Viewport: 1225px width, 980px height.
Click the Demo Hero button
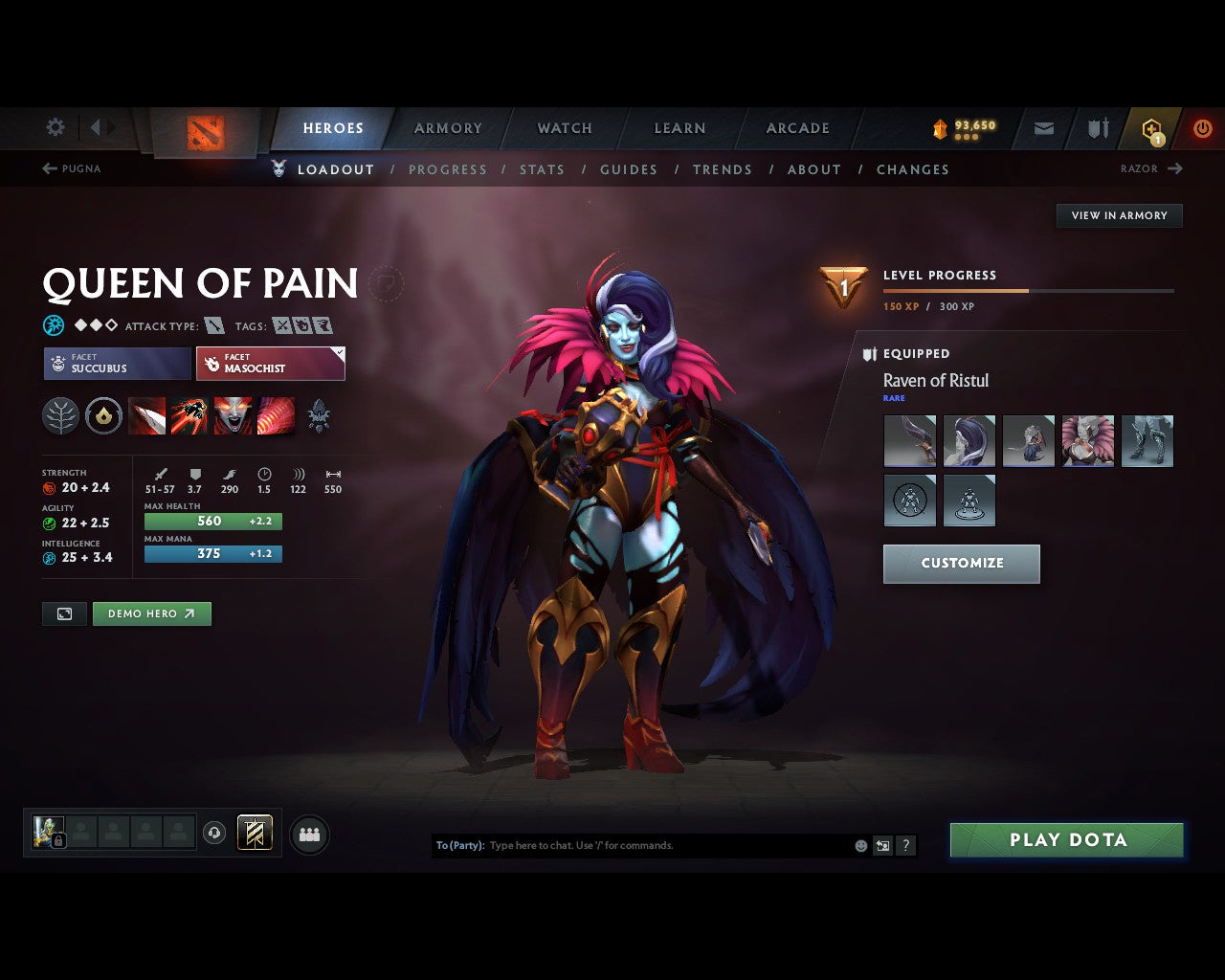click(x=151, y=613)
